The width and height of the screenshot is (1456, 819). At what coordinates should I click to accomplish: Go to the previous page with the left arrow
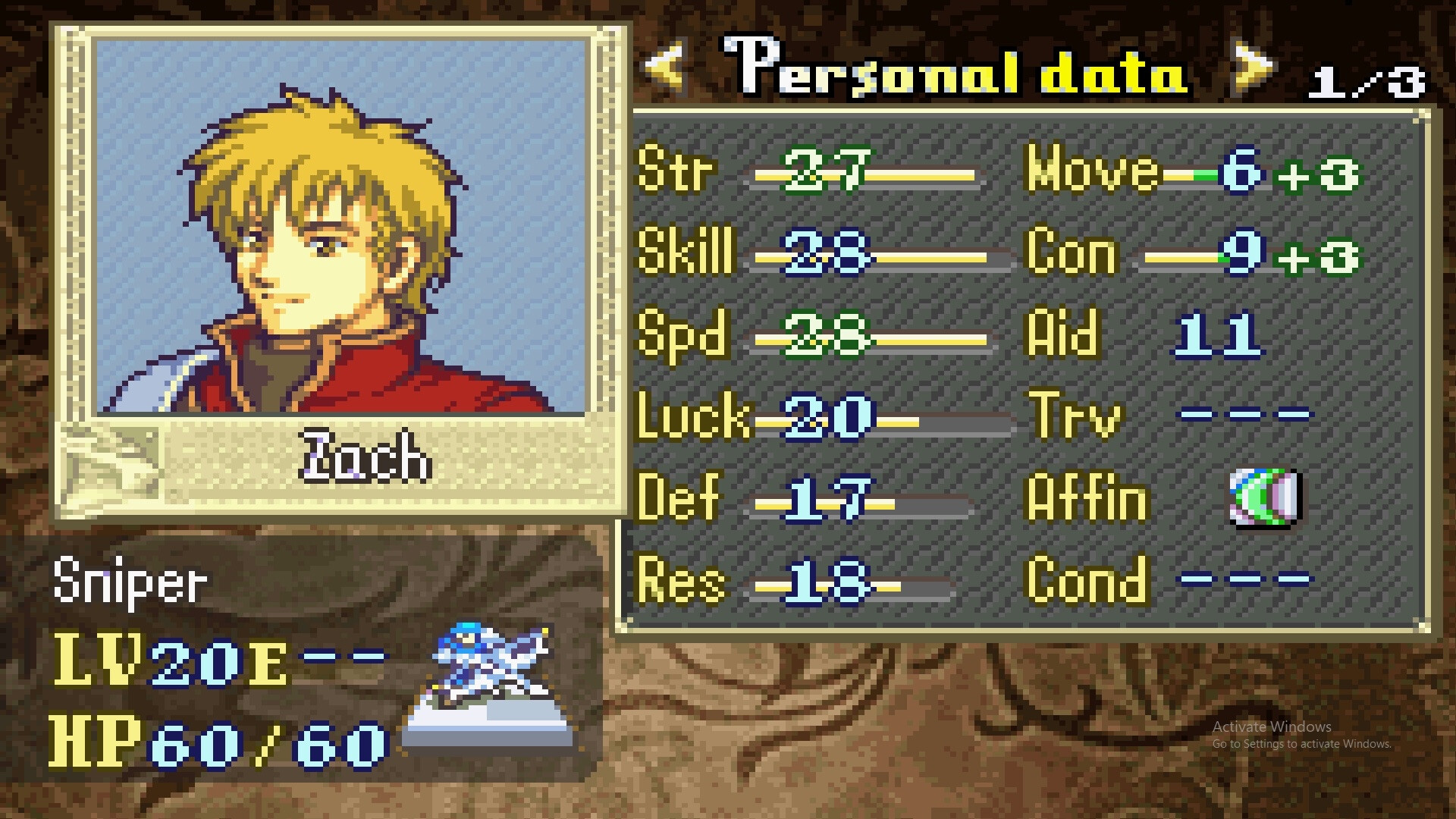(664, 67)
